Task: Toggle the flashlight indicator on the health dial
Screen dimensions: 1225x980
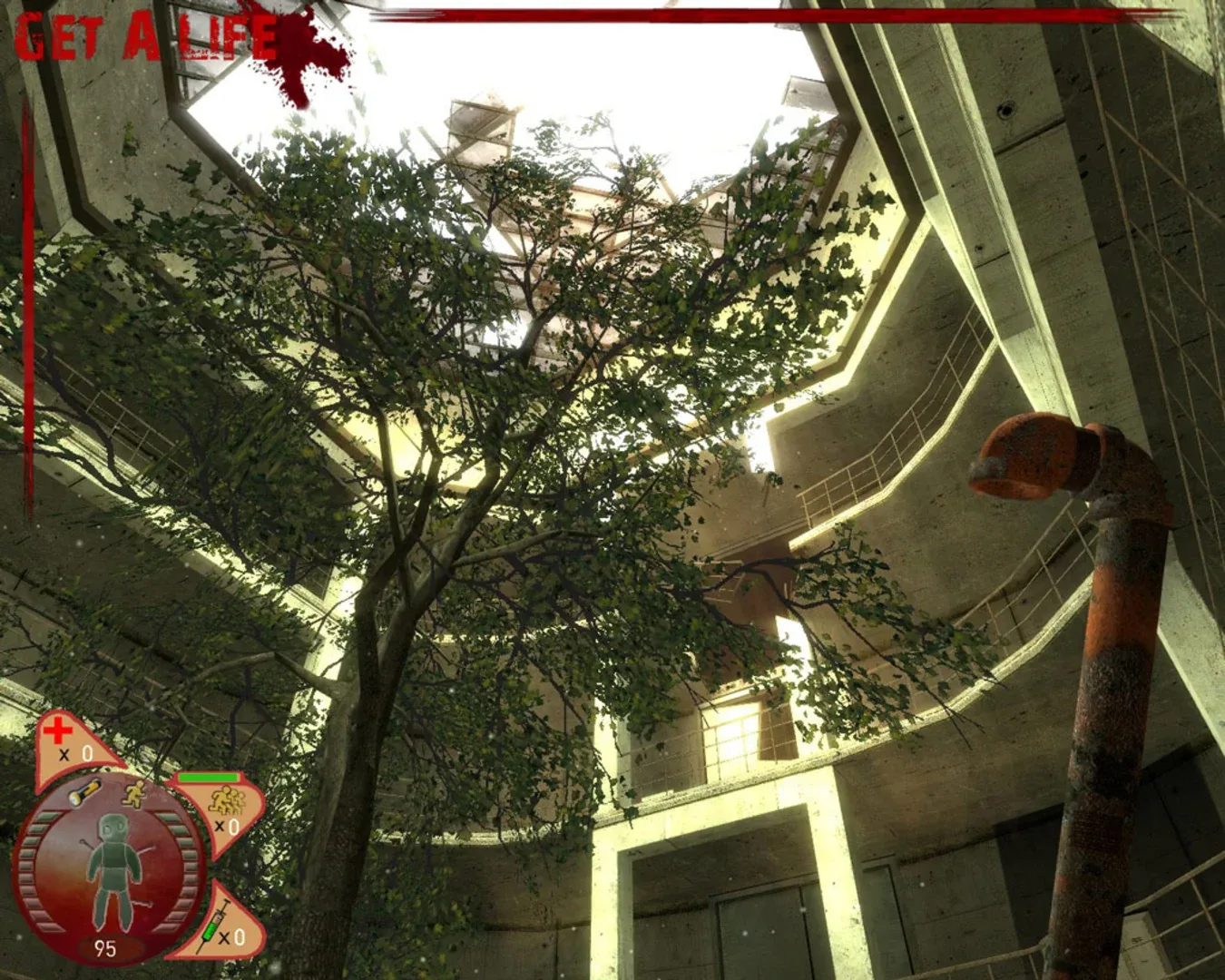Action: point(83,791)
